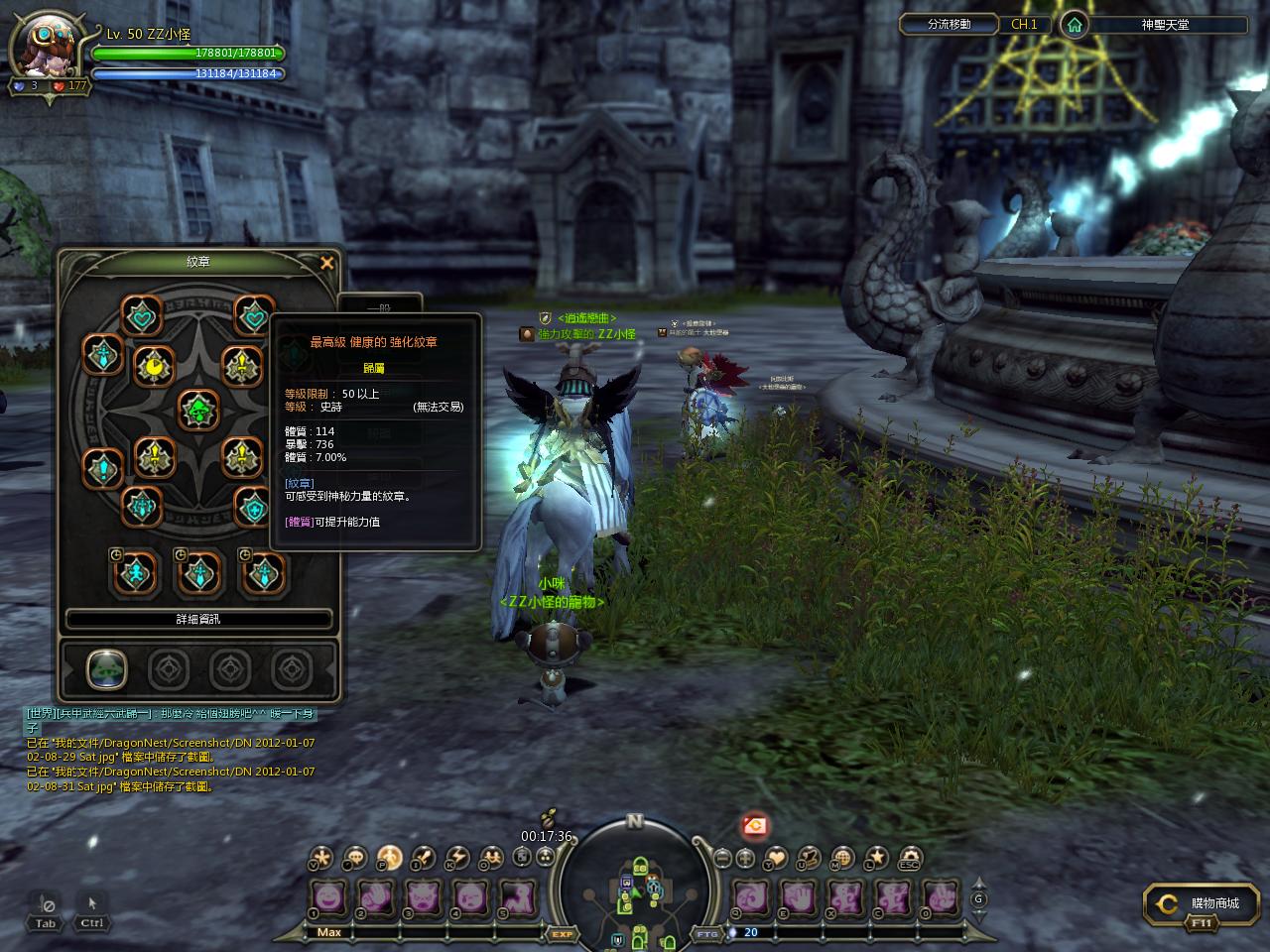The width and height of the screenshot is (1270, 952).
Task: Open the circular minimap
Action: (x=635, y=883)
